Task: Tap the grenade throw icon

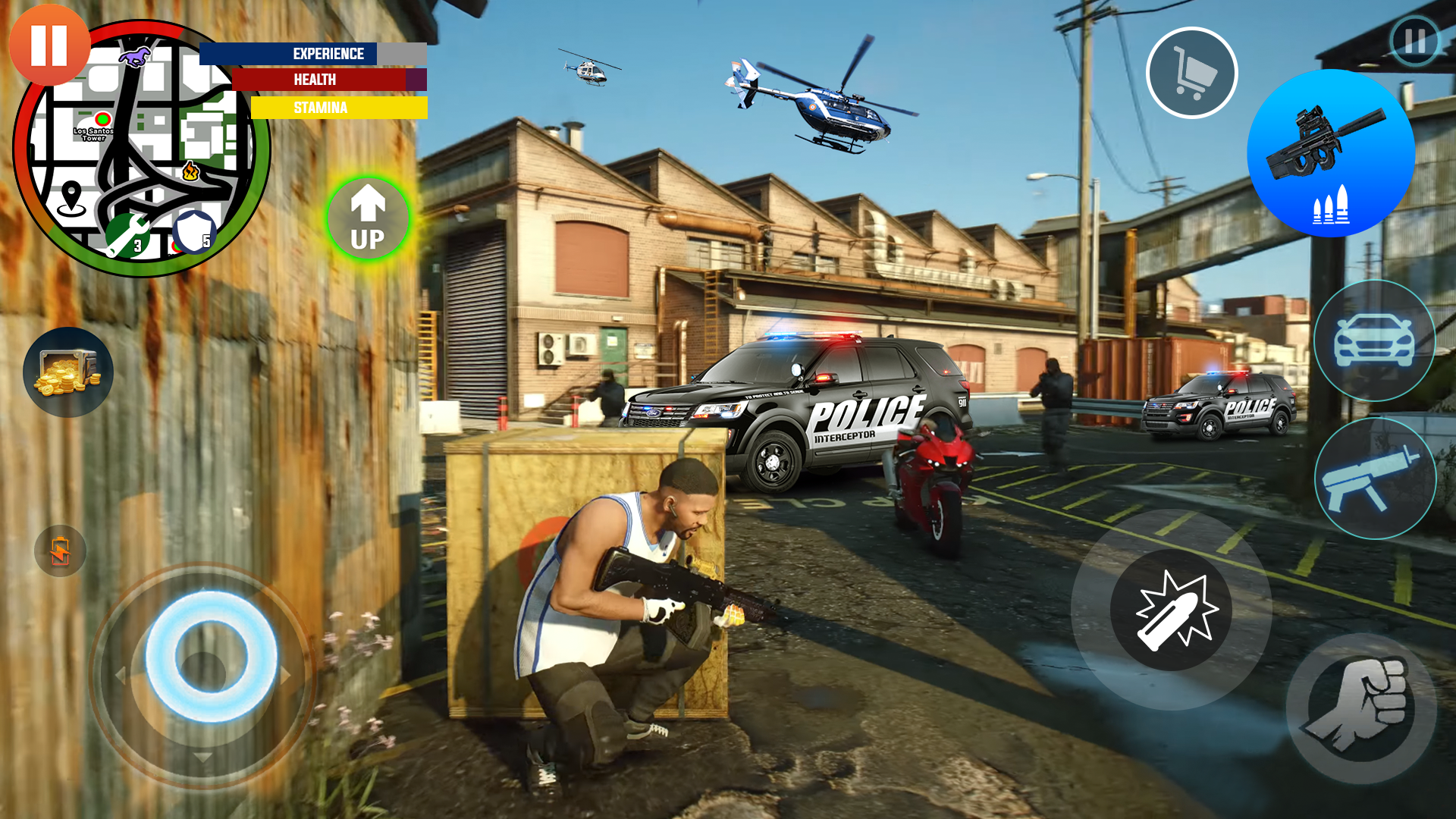Action: [x=1171, y=611]
